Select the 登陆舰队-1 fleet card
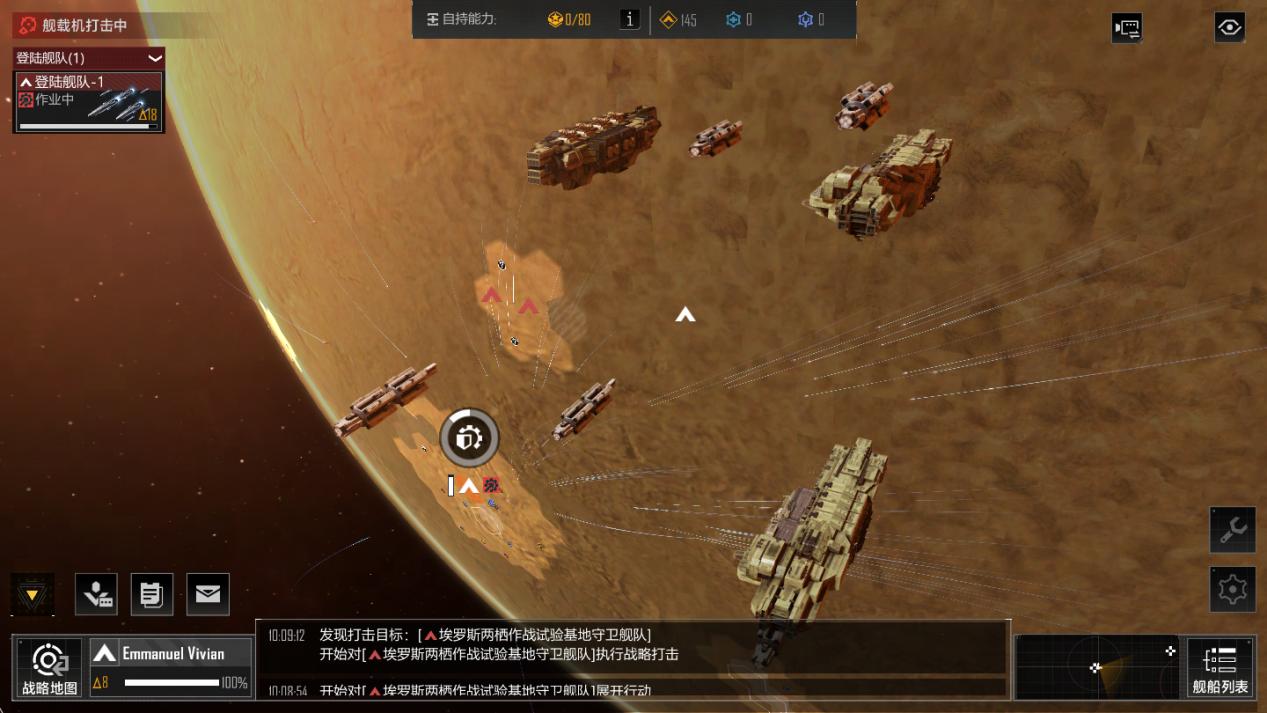This screenshot has width=1267, height=713. [x=88, y=101]
